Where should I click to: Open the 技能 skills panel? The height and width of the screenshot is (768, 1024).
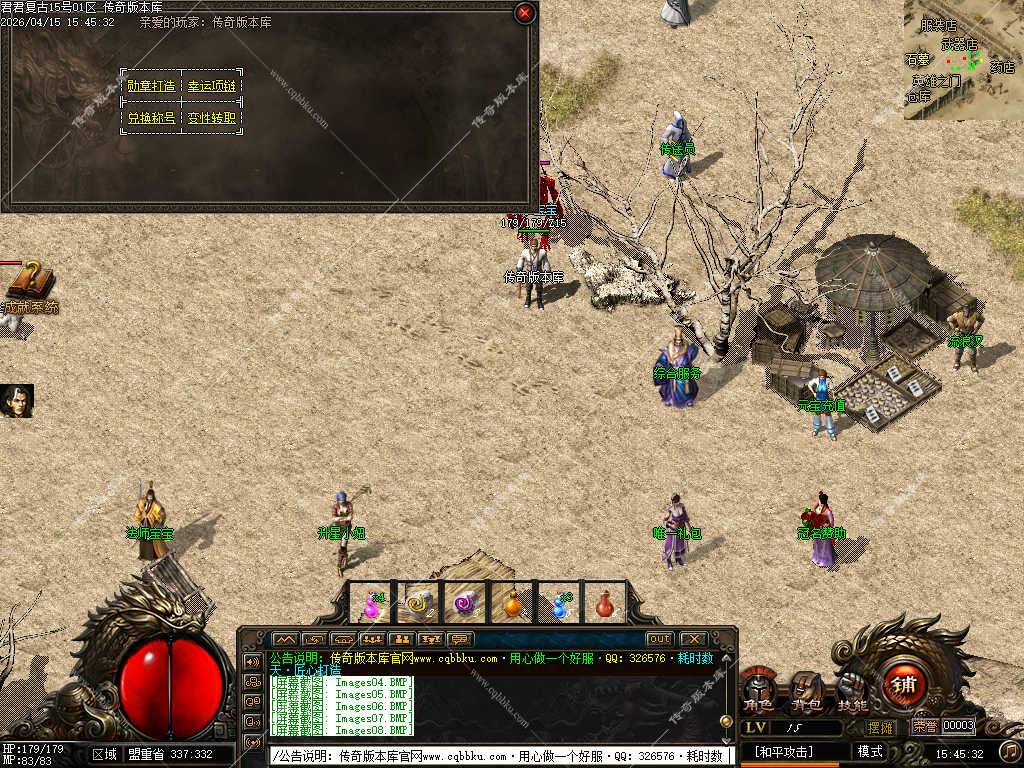click(x=853, y=690)
